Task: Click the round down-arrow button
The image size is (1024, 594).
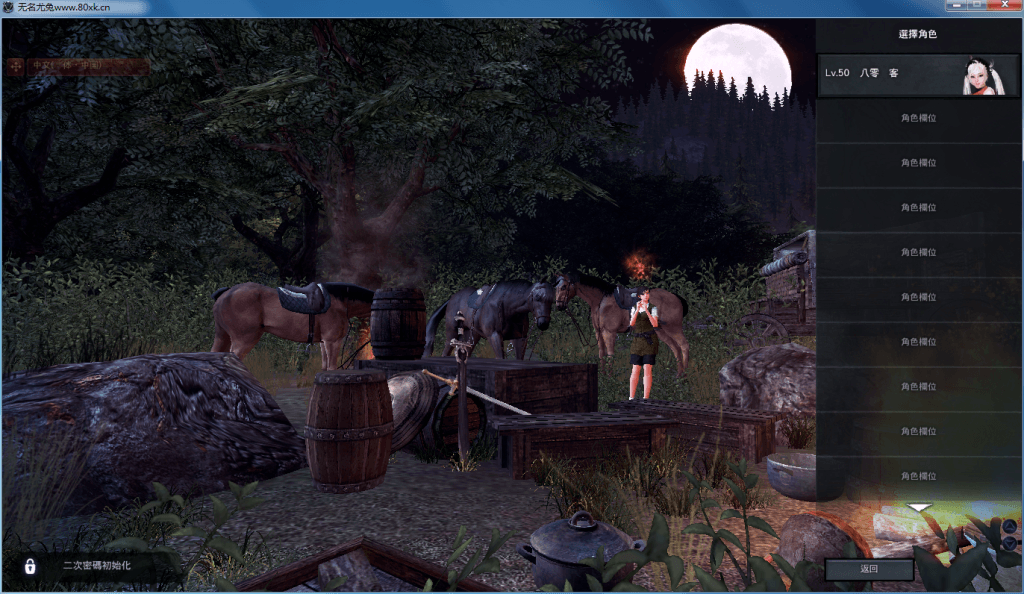Action: (x=1009, y=543)
